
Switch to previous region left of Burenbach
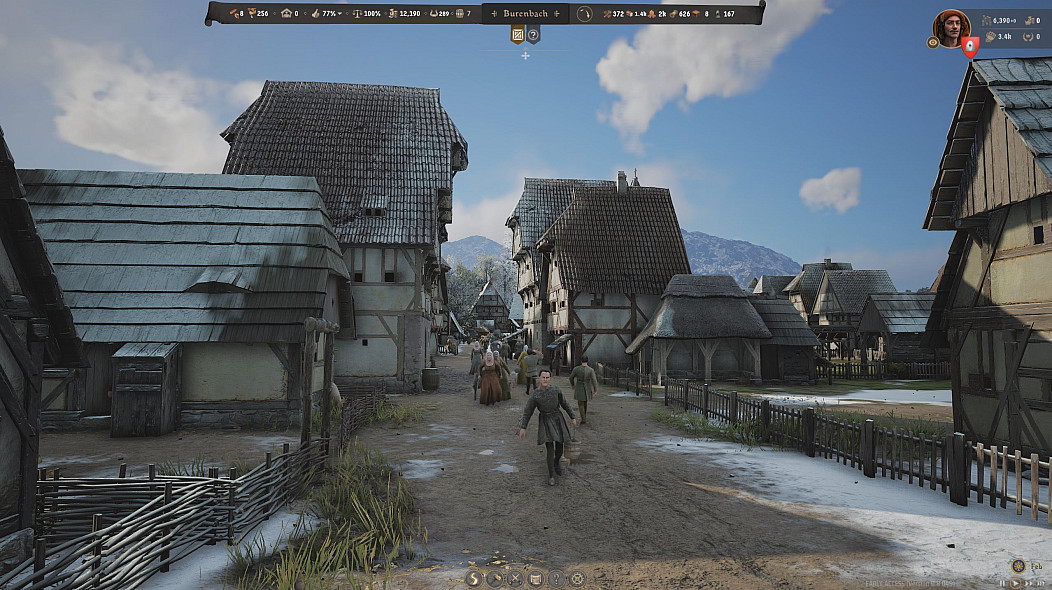tap(493, 14)
